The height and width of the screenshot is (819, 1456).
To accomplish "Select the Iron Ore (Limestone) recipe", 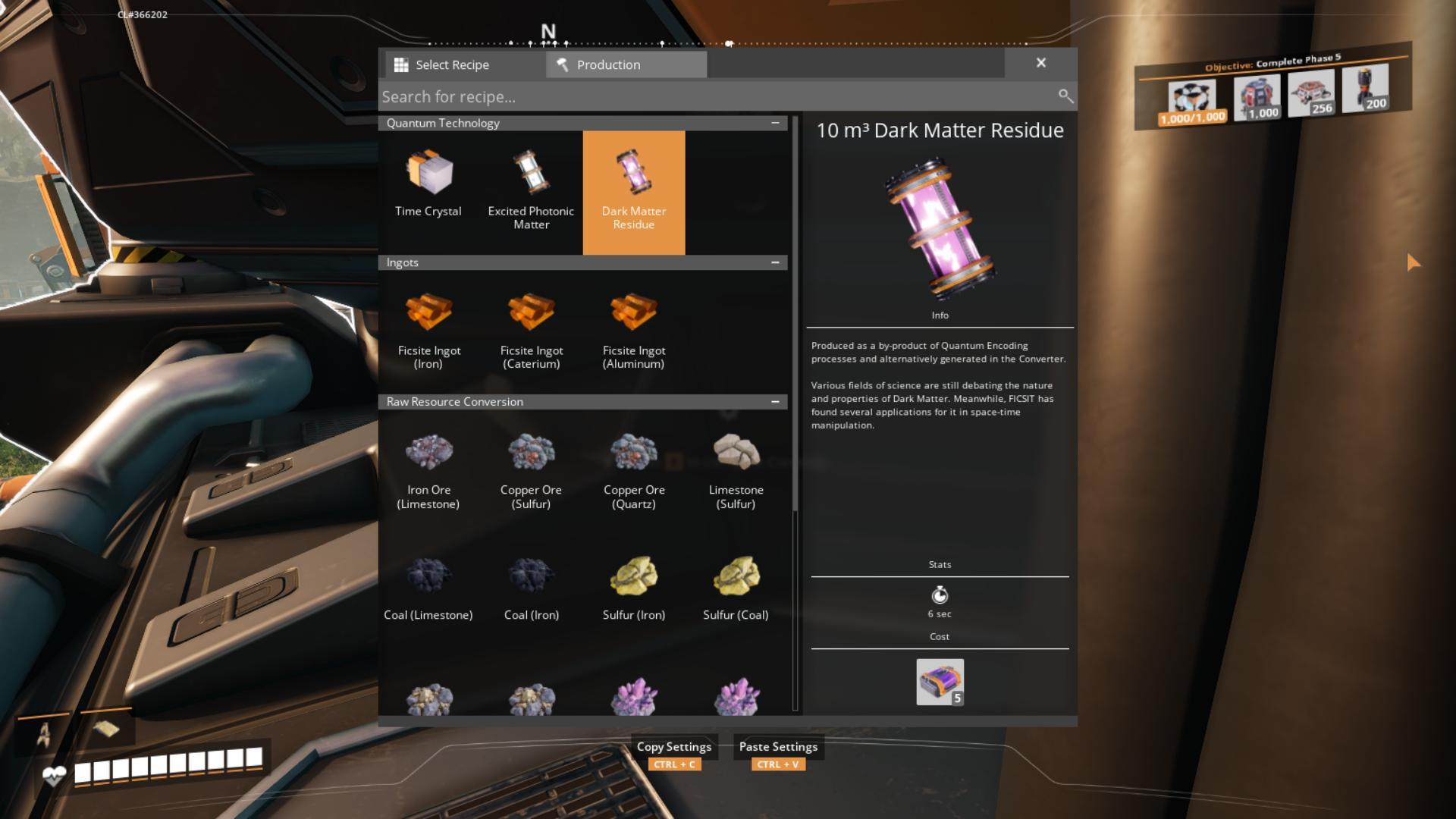I will point(428,469).
